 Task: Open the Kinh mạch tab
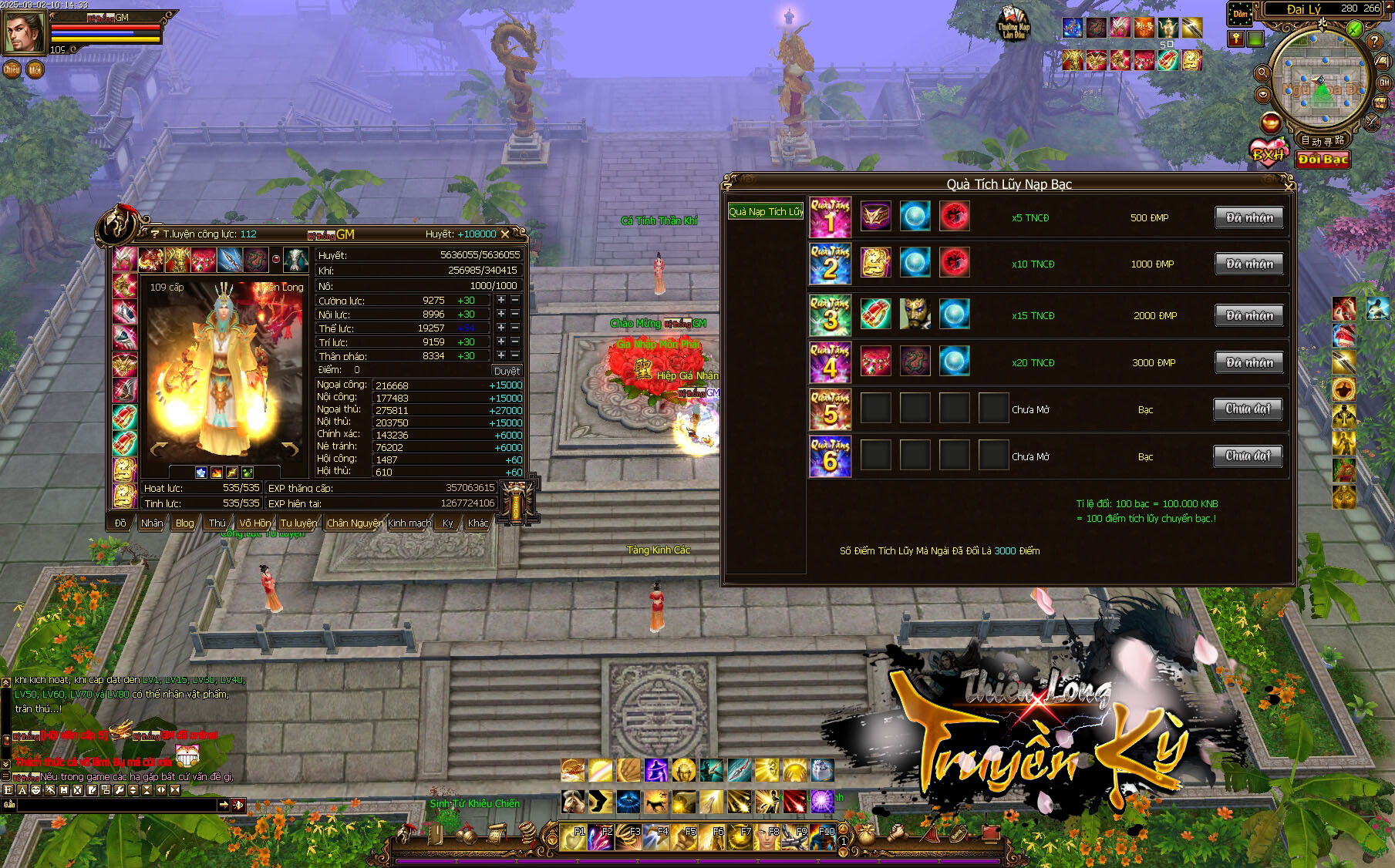(x=409, y=523)
